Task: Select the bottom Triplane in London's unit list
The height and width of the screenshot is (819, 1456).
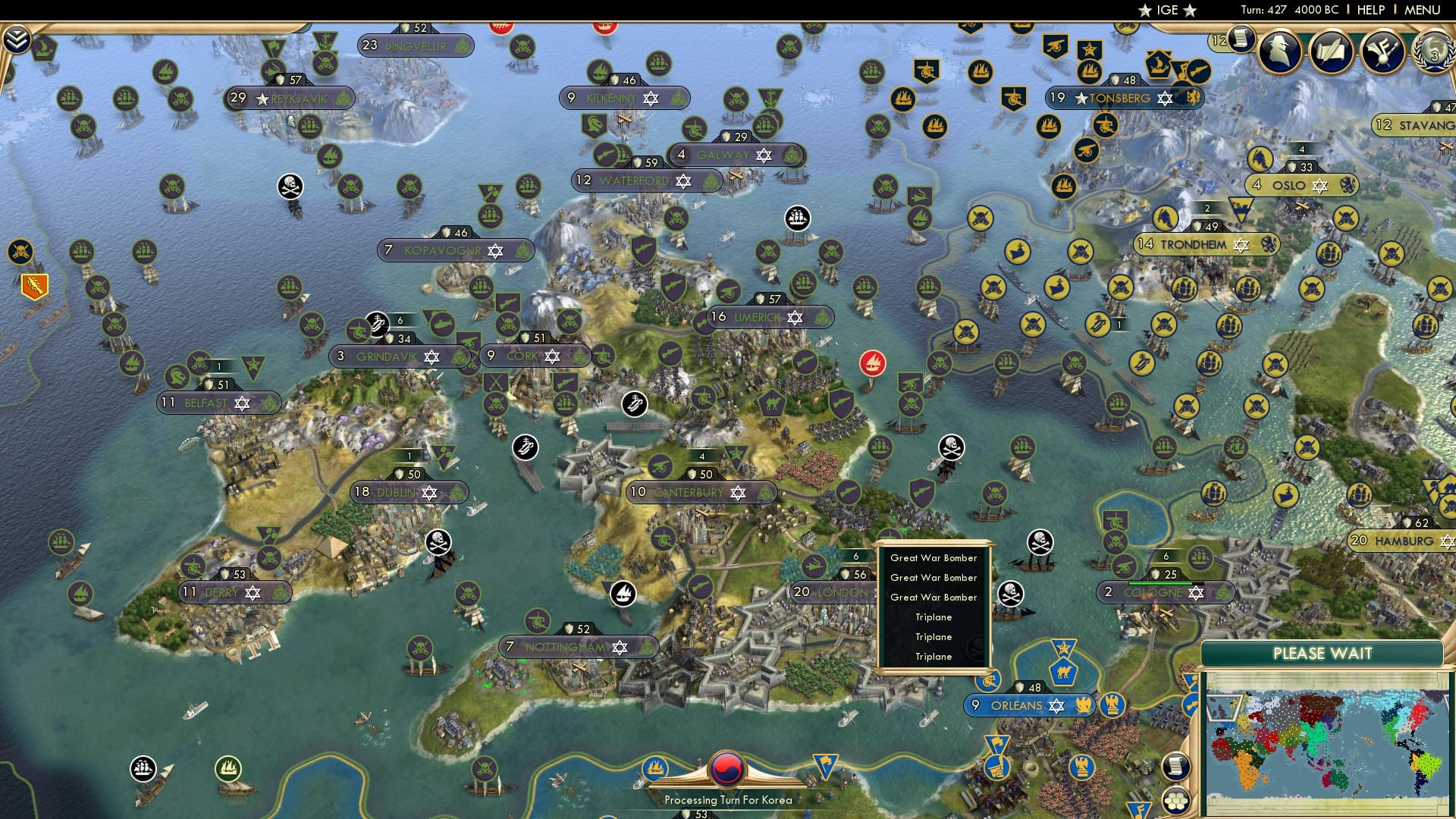Action: [x=933, y=656]
